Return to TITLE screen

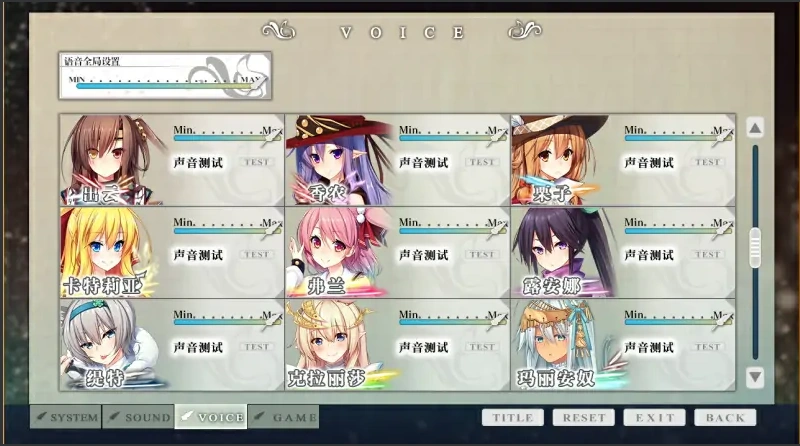pyautogui.click(x=513, y=417)
